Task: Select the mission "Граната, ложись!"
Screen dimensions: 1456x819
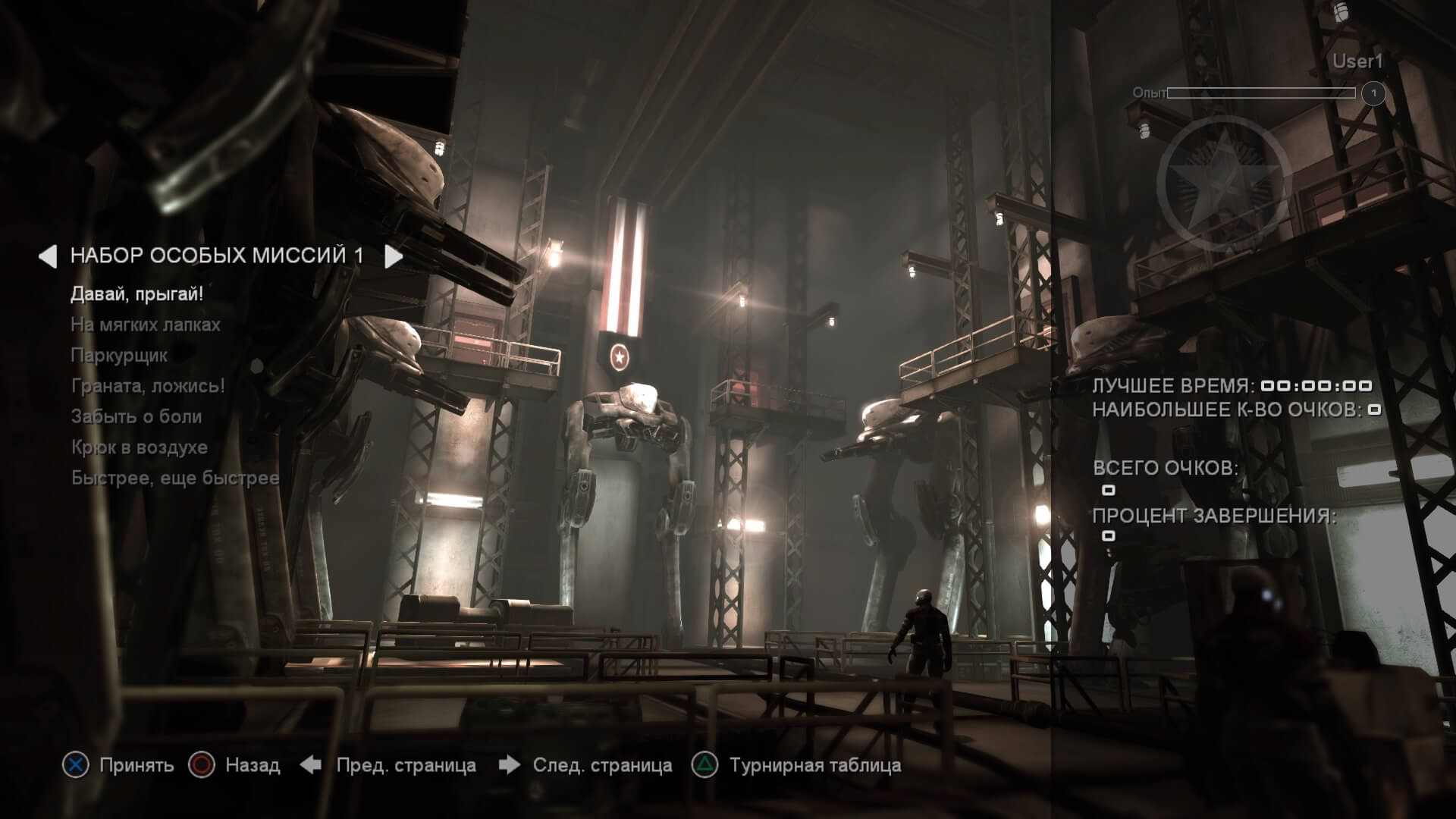Action: click(148, 386)
